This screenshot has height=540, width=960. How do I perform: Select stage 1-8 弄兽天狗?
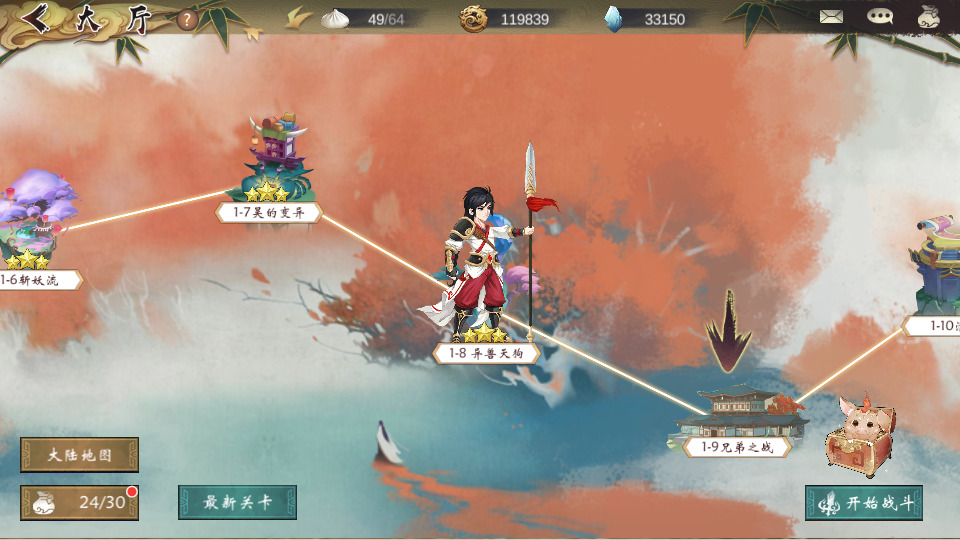pyautogui.click(x=486, y=352)
